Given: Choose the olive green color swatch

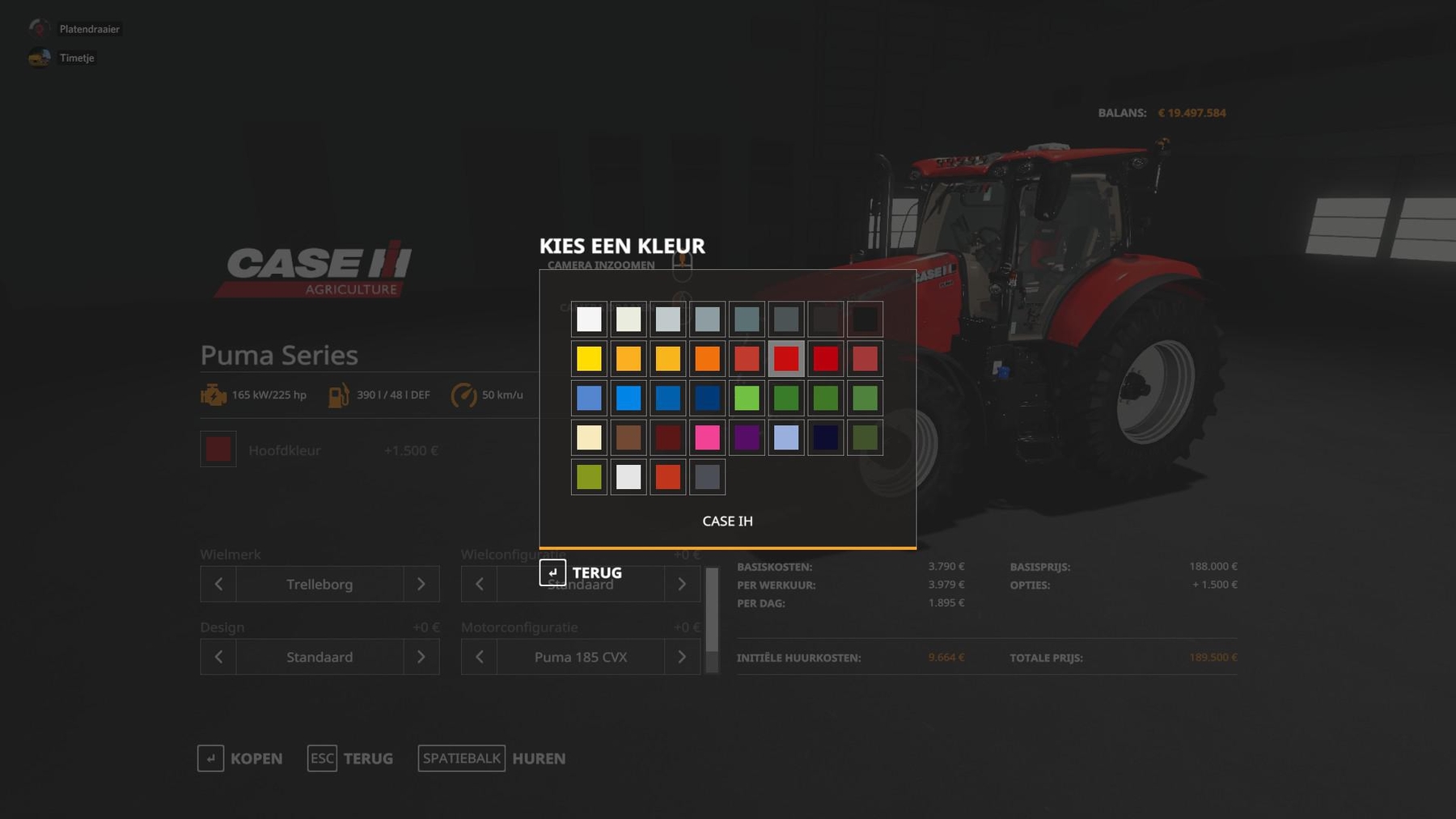Looking at the screenshot, I should point(589,477).
